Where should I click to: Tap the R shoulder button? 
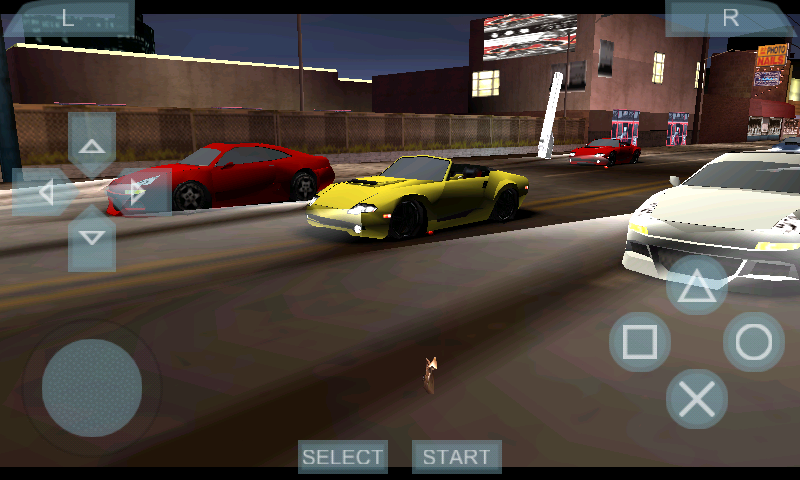(731, 18)
